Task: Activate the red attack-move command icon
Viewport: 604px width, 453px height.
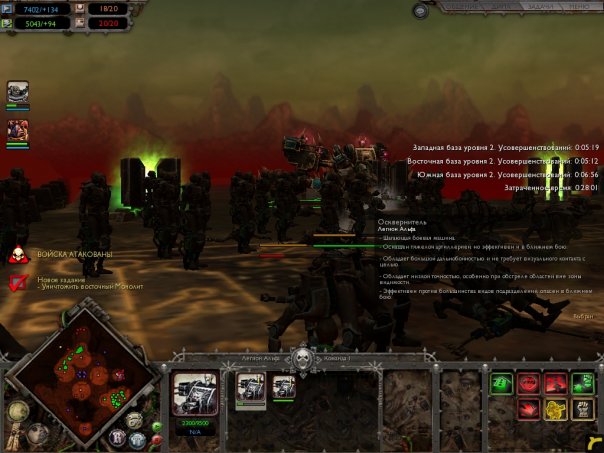Action: click(x=556, y=383)
